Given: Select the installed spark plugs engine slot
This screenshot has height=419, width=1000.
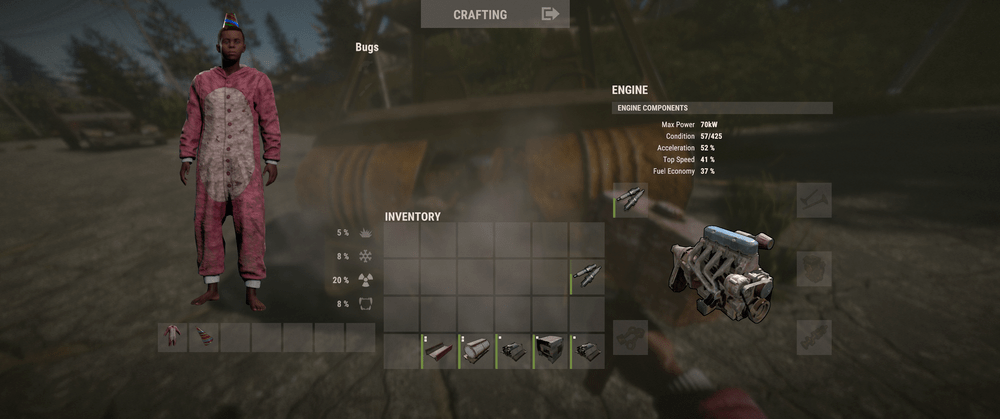Looking at the screenshot, I should coord(630,200).
